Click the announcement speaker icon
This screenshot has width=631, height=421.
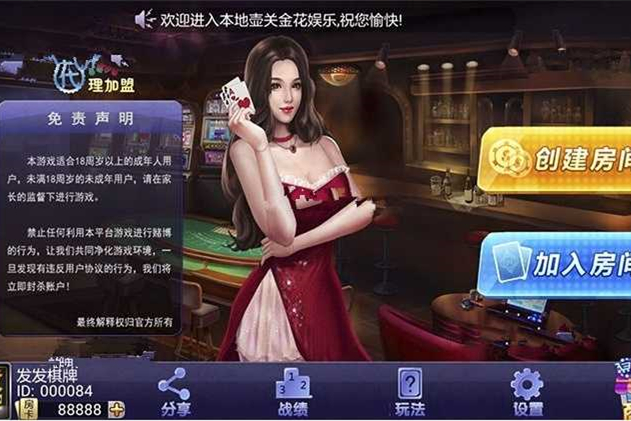145,18
